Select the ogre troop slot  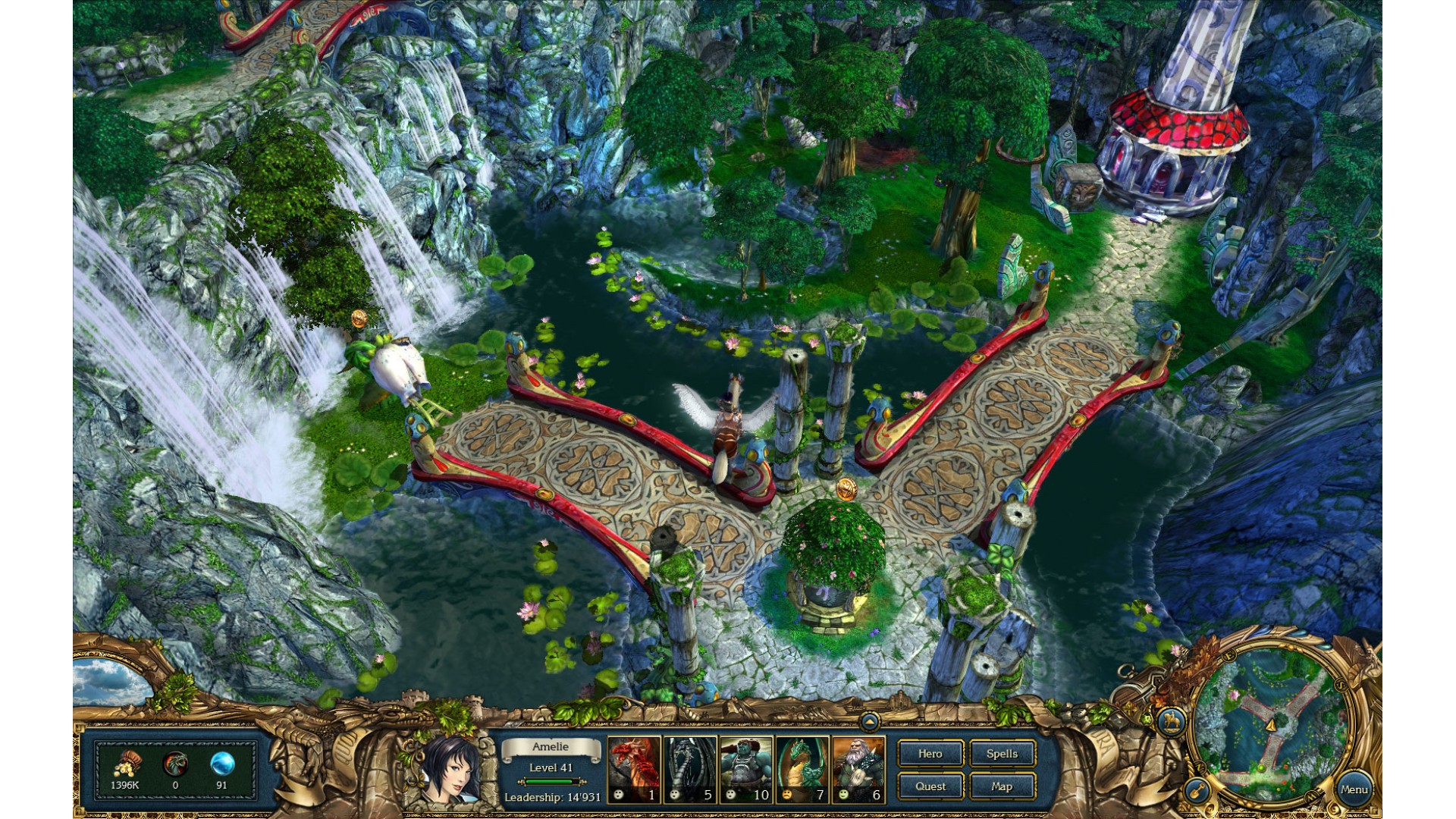746,769
